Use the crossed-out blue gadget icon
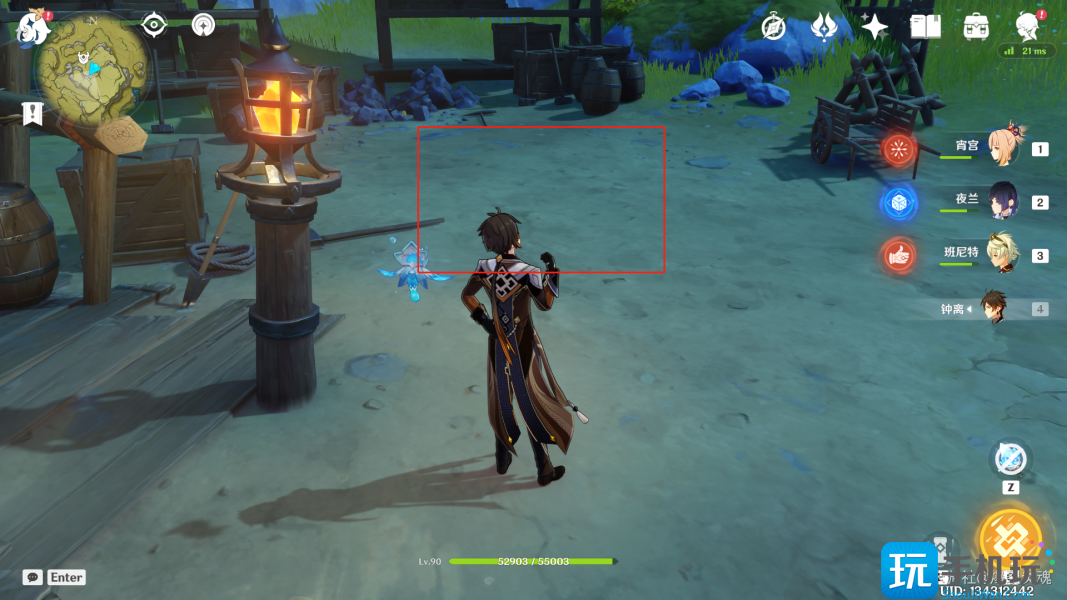The height and width of the screenshot is (600, 1067). (1010, 460)
